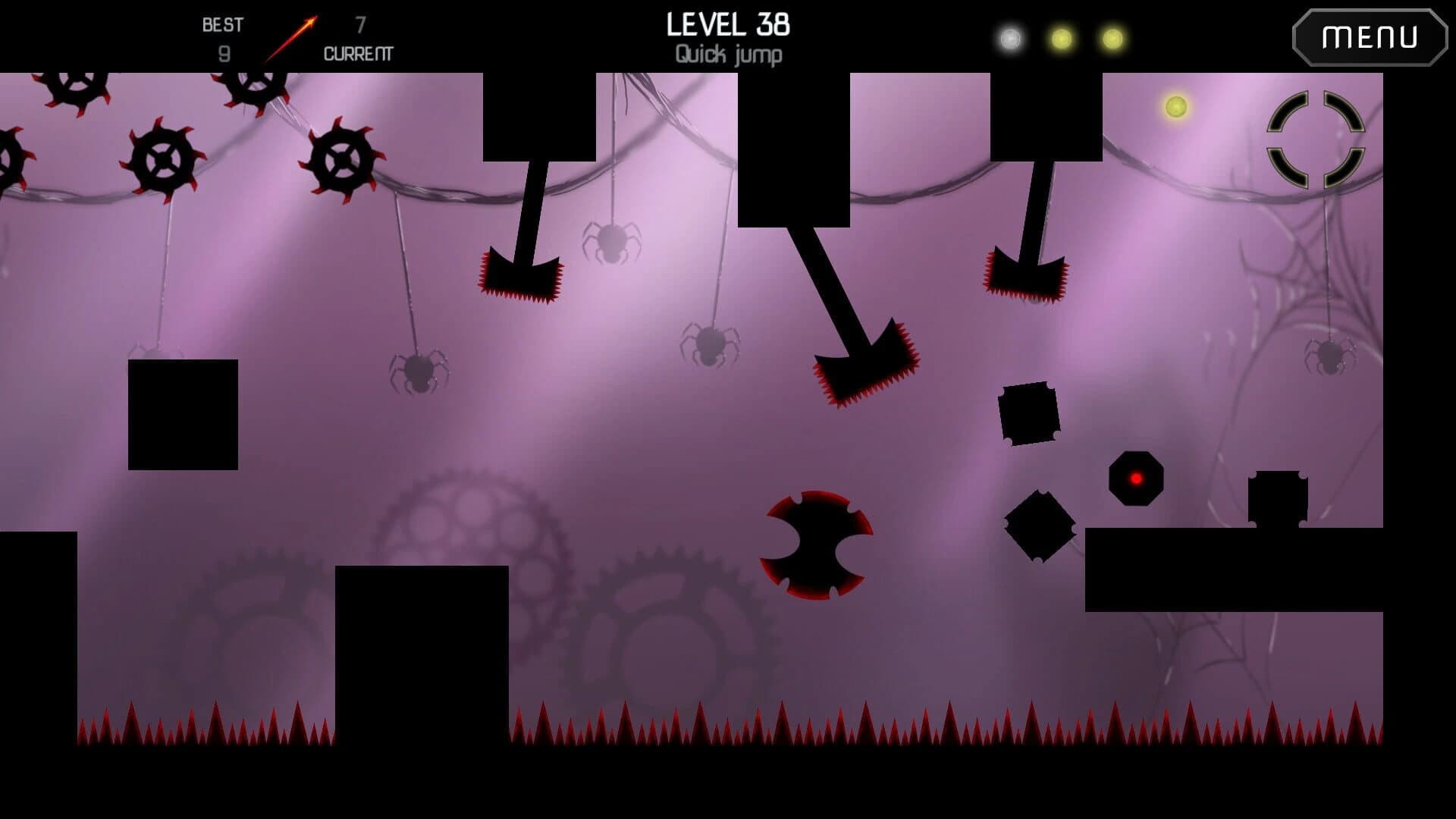Viewport: 1456px width, 819px height.
Task: Click the LEVEL 38 heading
Action: (x=728, y=25)
